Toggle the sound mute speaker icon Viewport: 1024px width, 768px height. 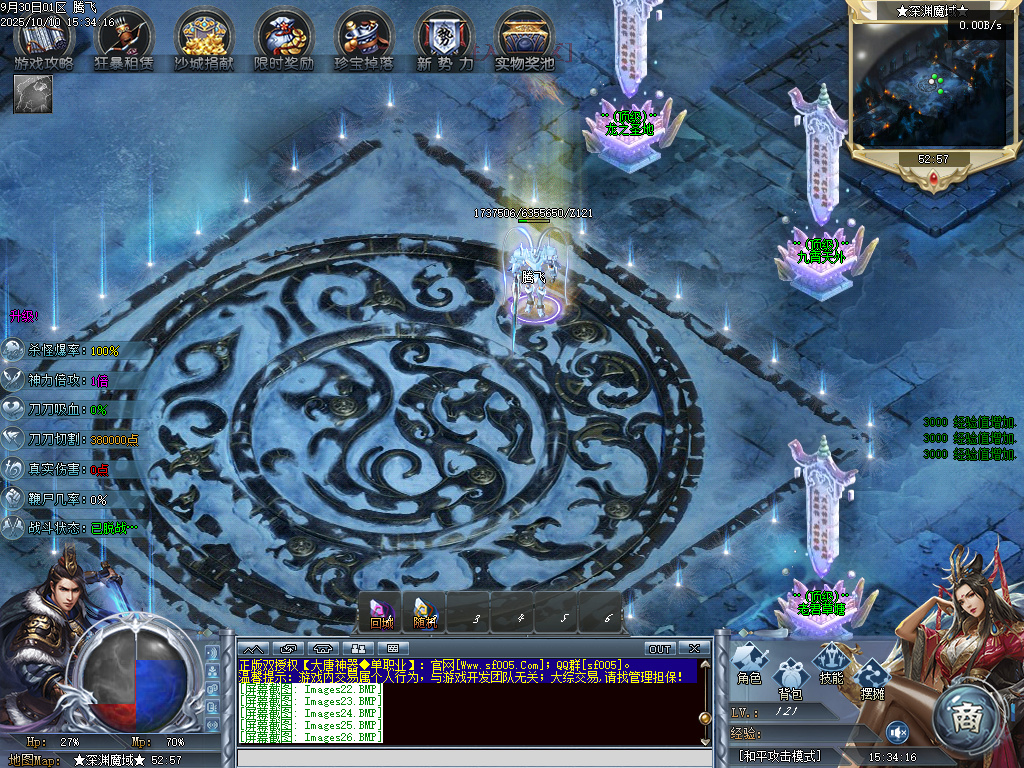(896, 731)
